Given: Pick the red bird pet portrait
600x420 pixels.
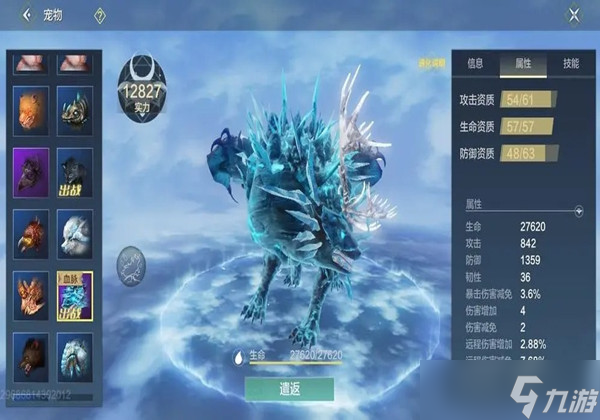Looking at the screenshot, I should [31, 231].
